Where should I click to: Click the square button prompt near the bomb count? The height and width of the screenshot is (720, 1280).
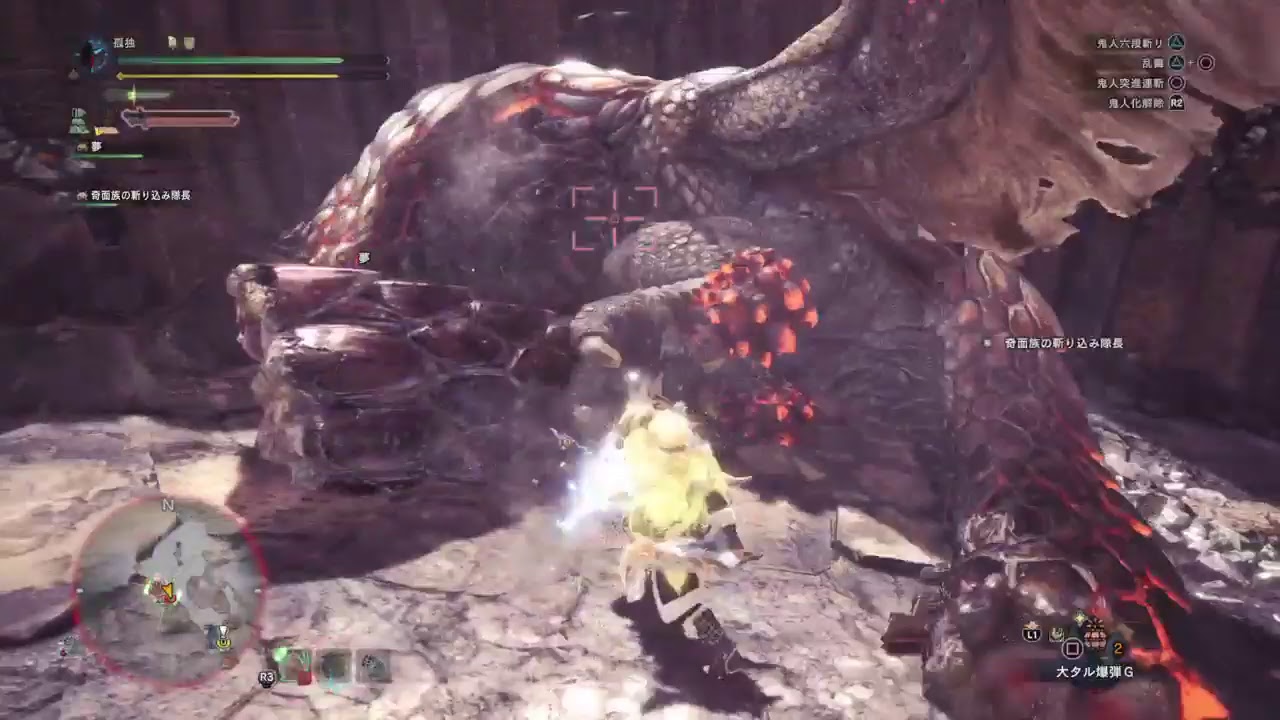1073,648
